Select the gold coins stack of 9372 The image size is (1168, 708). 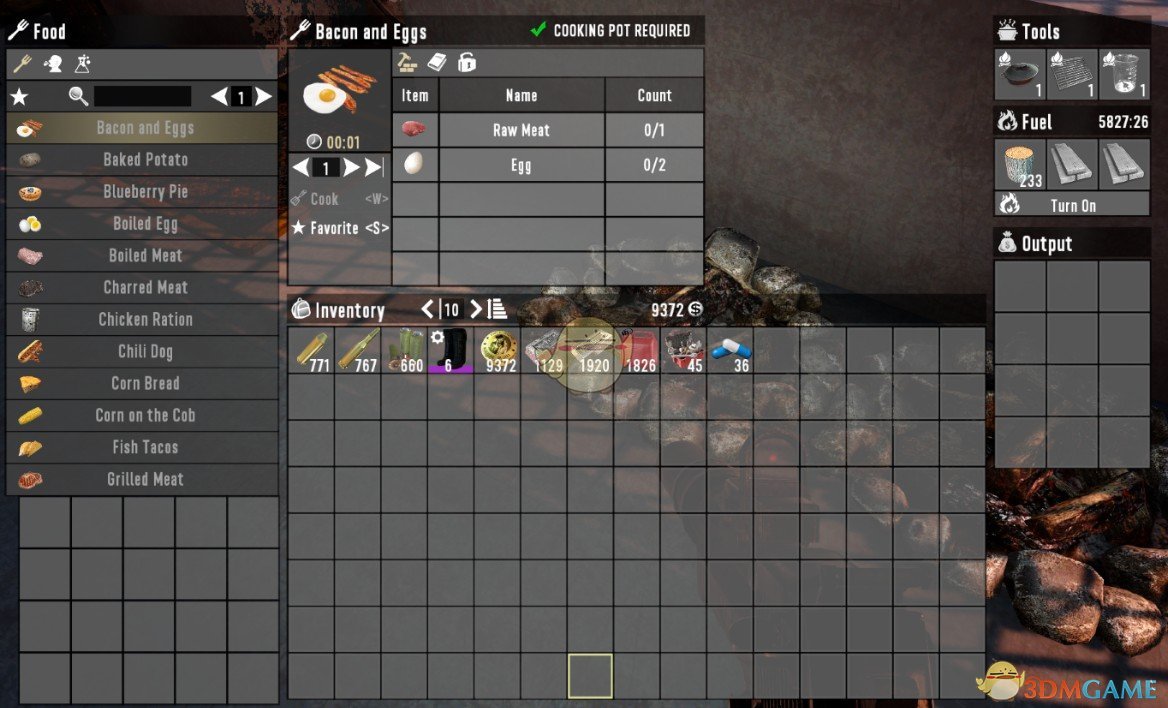(497, 350)
